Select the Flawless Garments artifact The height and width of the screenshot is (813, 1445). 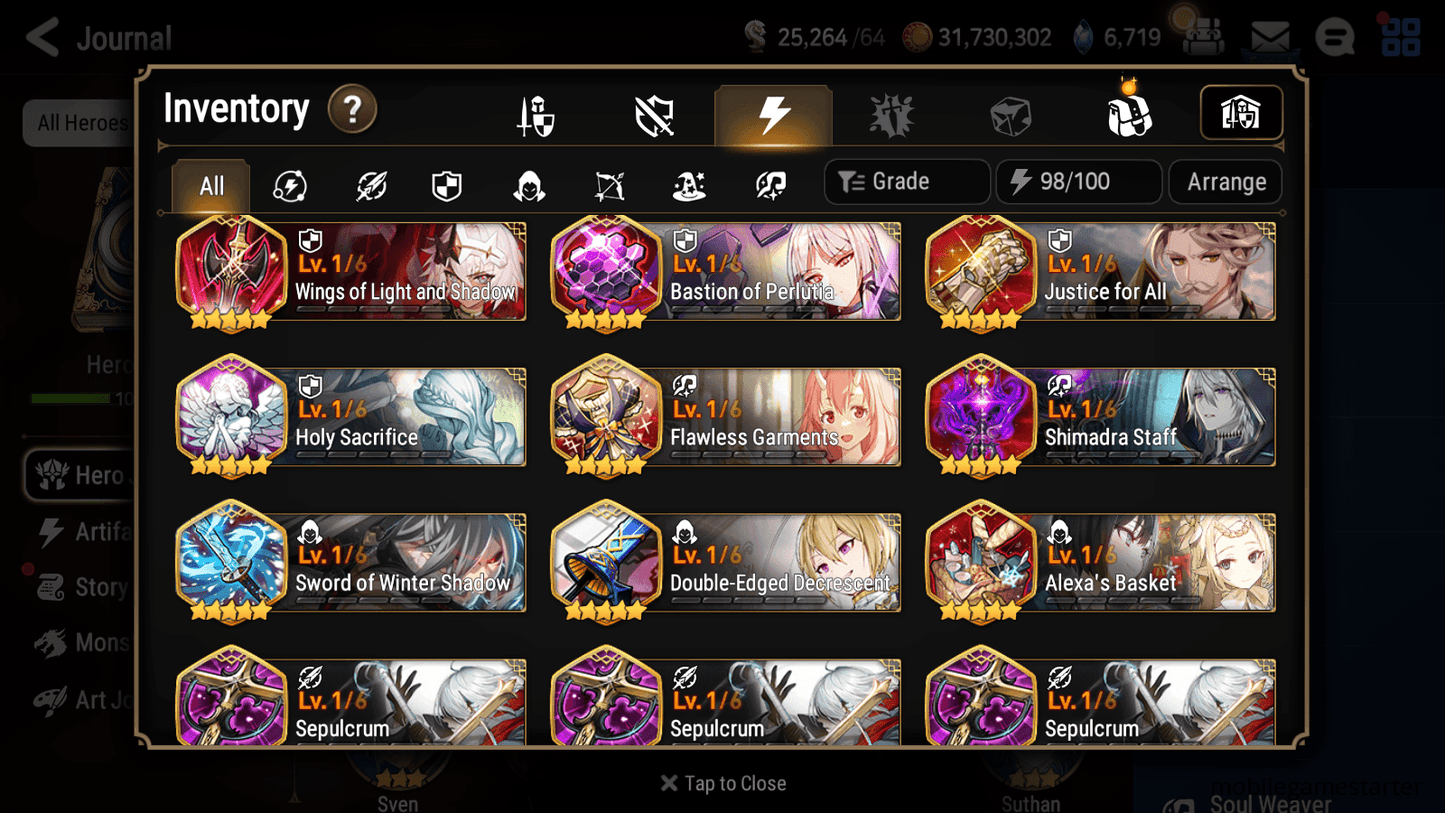pyautogui.click(x=725, y=417)
